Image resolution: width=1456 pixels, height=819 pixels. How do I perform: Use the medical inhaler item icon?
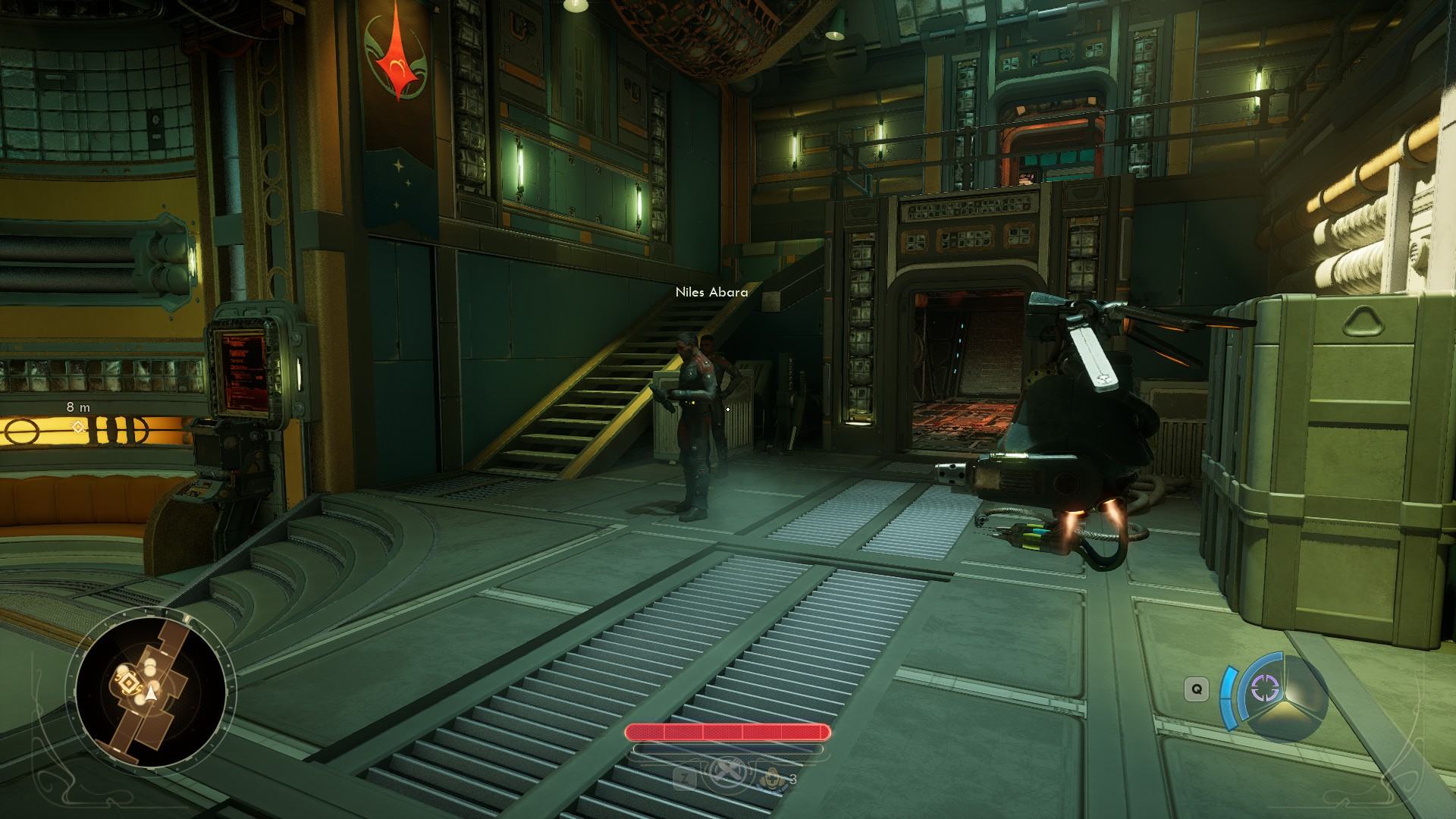773,778
